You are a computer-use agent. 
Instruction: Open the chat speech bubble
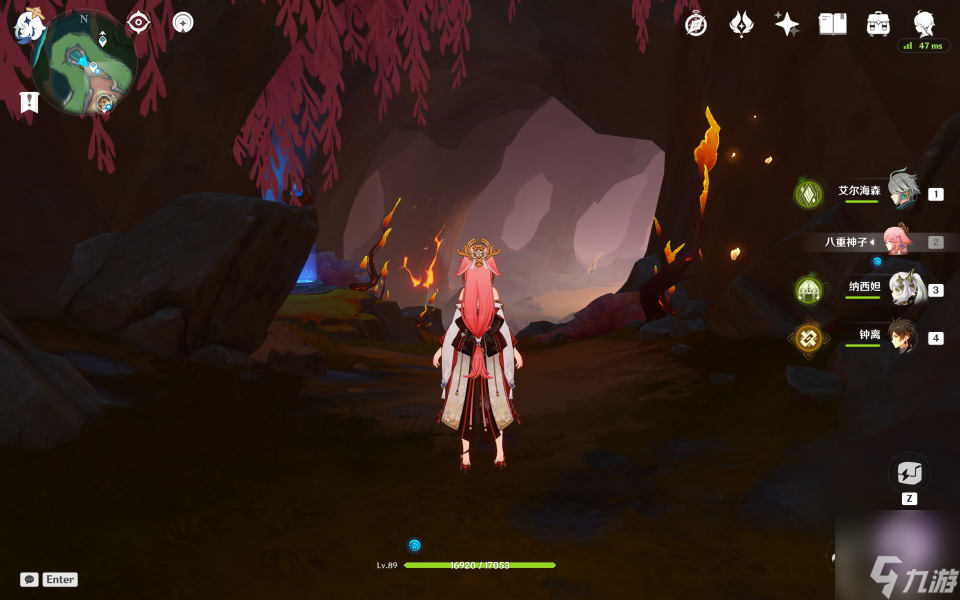29,579
